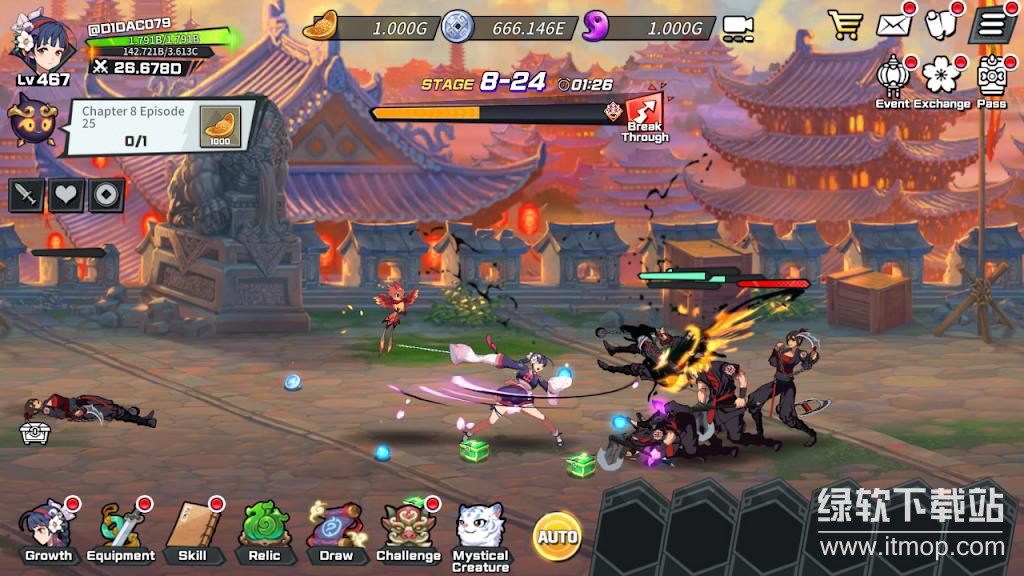The image size is (1024, 576).
Task: Select the heart stat icon
Action: 66,195
